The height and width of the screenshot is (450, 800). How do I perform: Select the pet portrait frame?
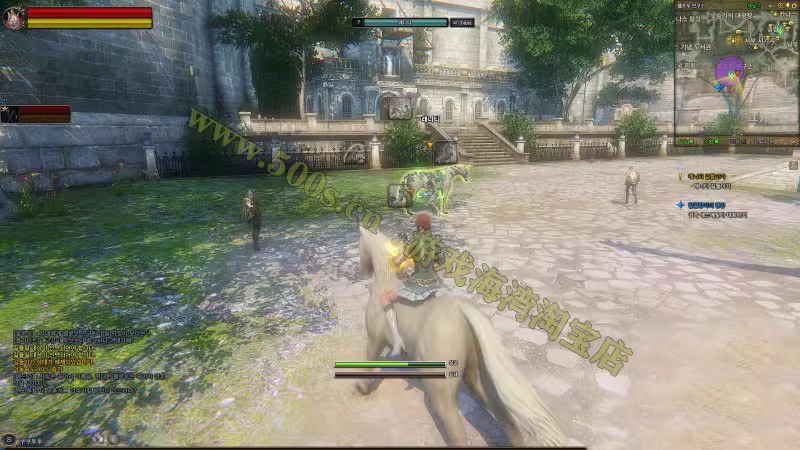pyautogui.click(x=9, y=114)
